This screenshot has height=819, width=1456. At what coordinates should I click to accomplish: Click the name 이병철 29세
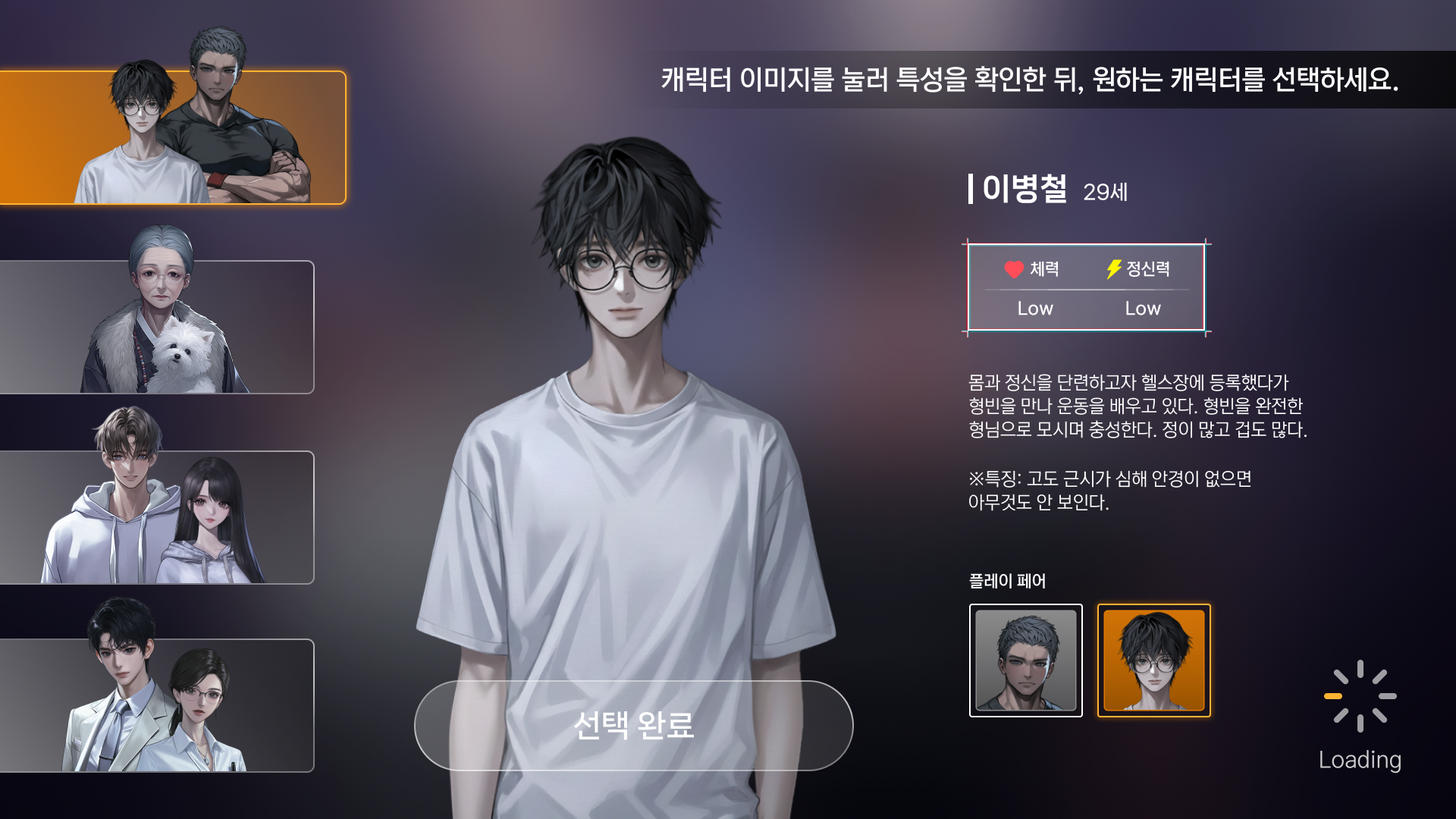click(x=1046, y=192)
